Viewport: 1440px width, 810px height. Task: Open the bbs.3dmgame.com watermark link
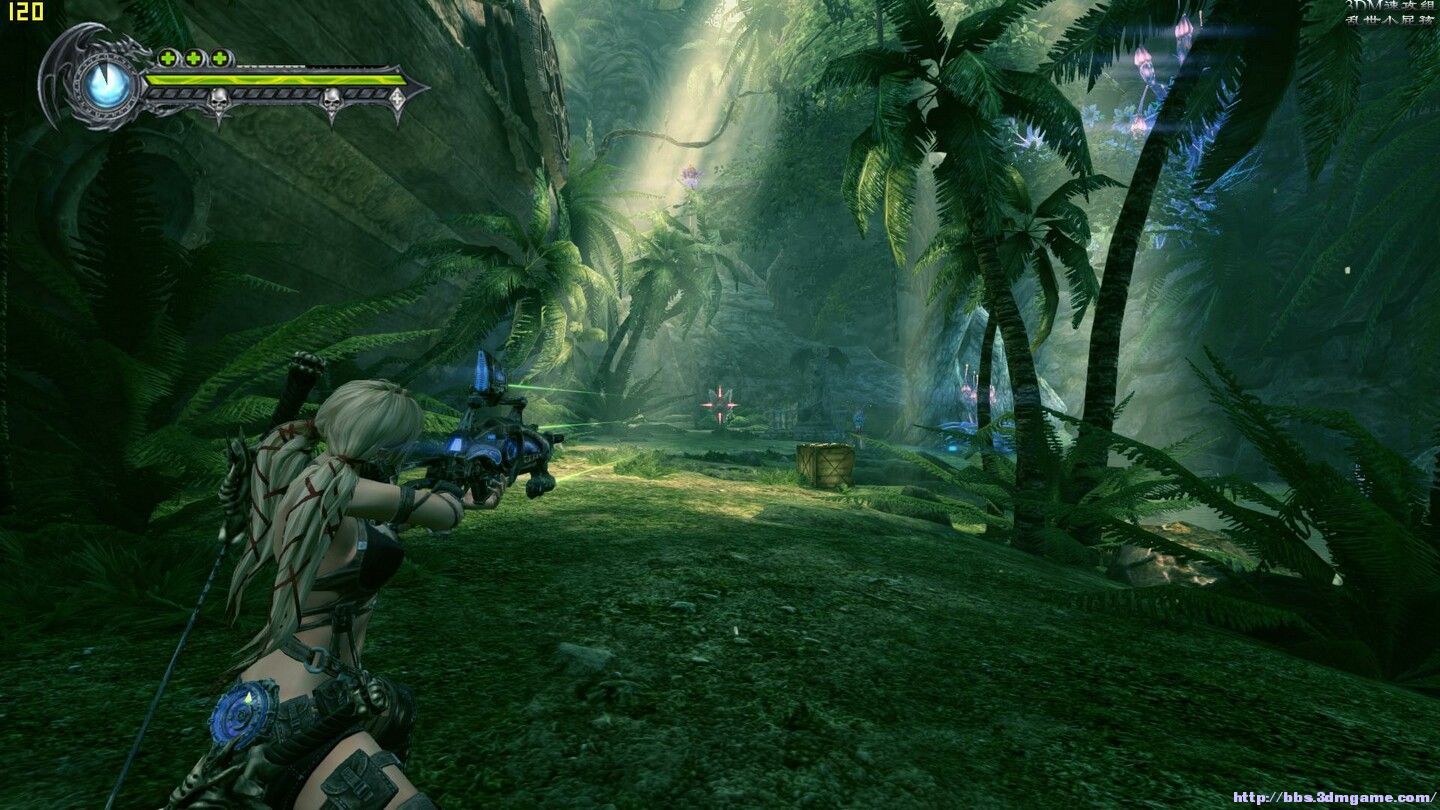coord(1333,797)
